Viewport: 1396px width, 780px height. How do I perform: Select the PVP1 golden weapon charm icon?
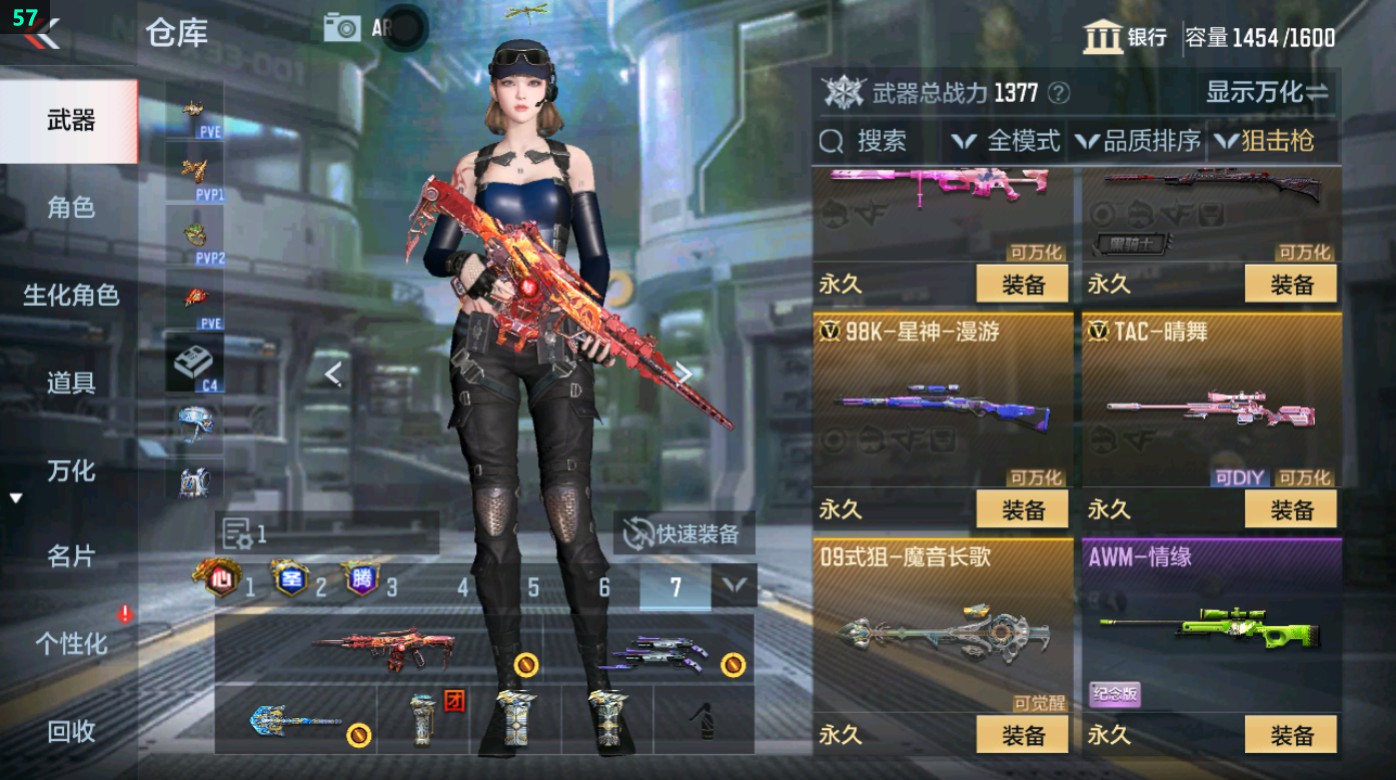point(195,170)
